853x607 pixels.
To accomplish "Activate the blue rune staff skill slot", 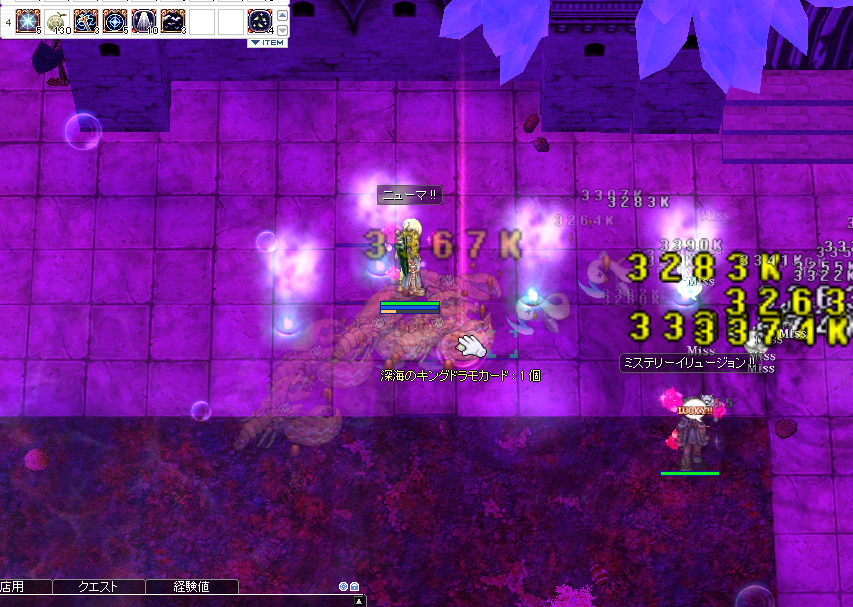I will (87, 21).
